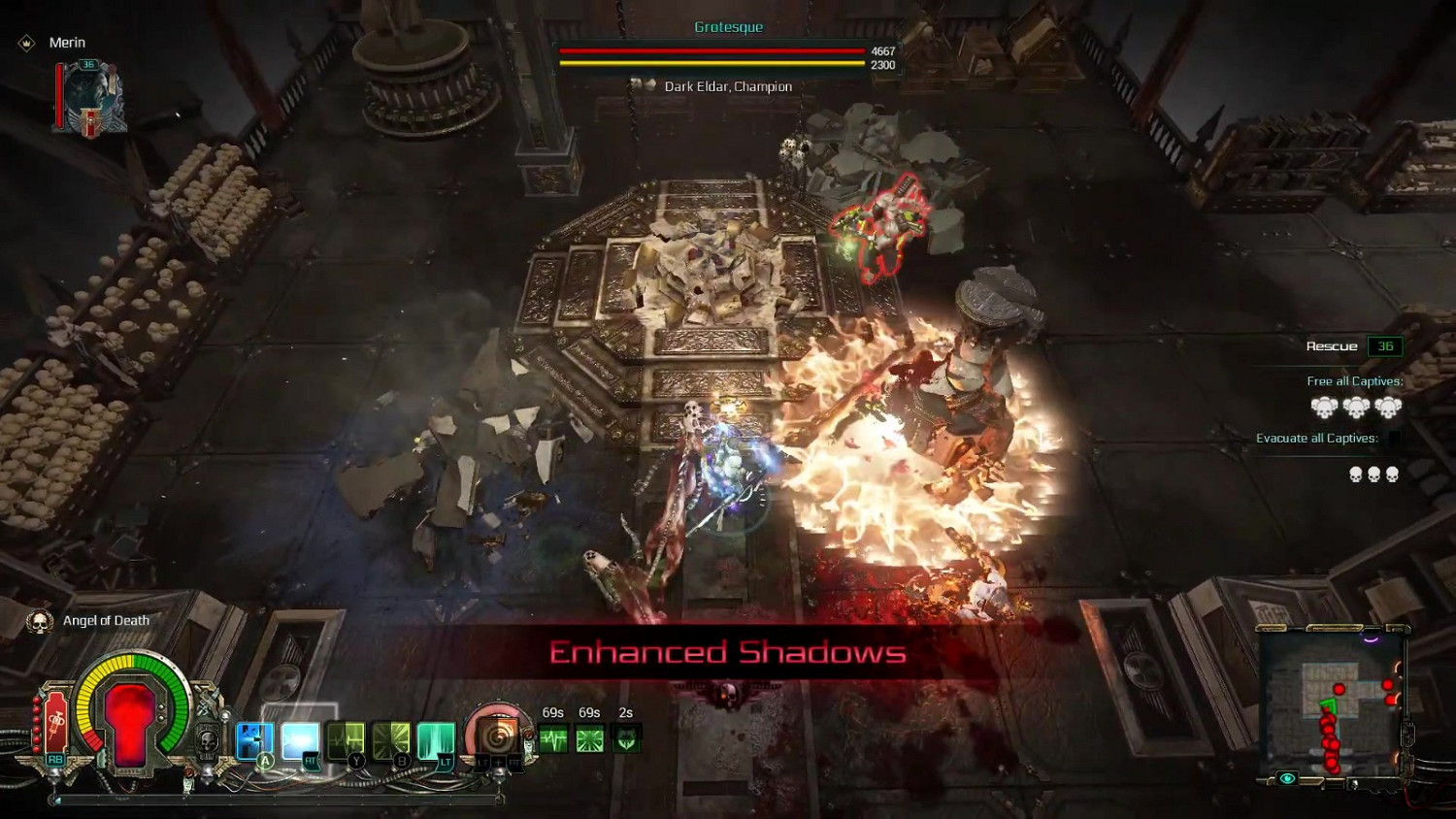This screenshot has height=819, width=1456.
Task: Toggle the eye icon below the minimap
Action: coord(1288,776)
